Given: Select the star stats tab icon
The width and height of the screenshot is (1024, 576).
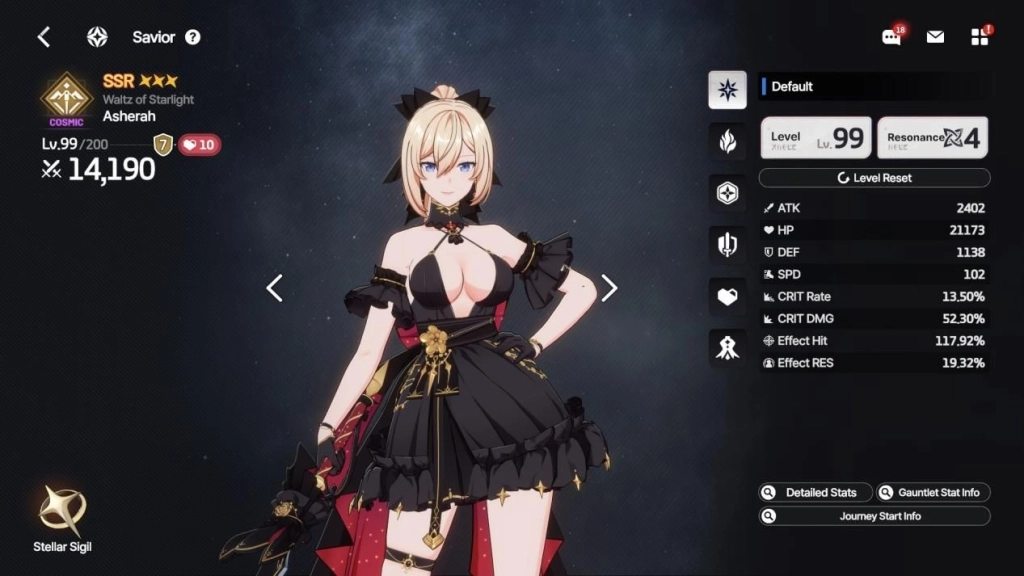Looking at the screenshot, I should (x=727, y=90).
